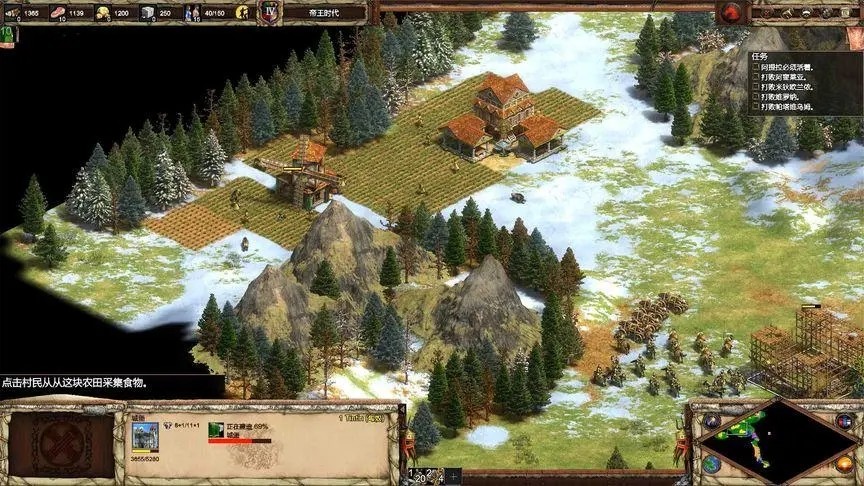
Task: Click the green globe minimap button
Action: (x=711, y=464)
